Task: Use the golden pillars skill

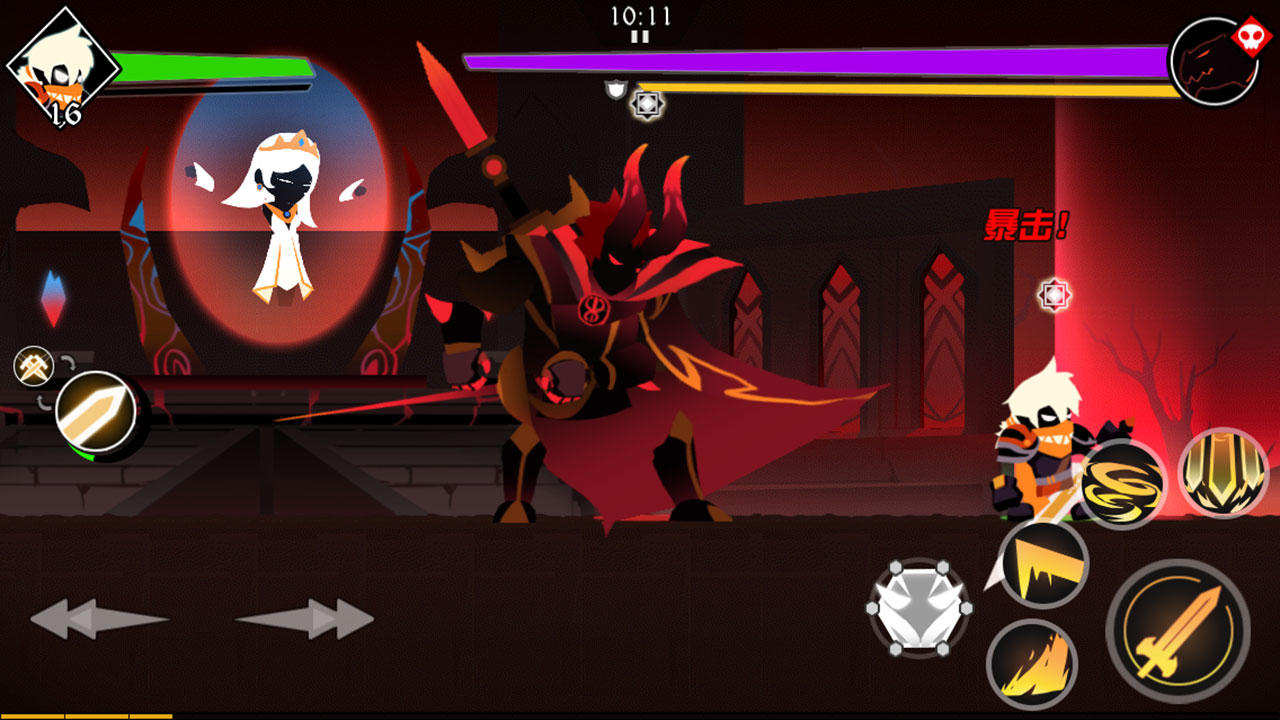Action: pos(1222,473)
